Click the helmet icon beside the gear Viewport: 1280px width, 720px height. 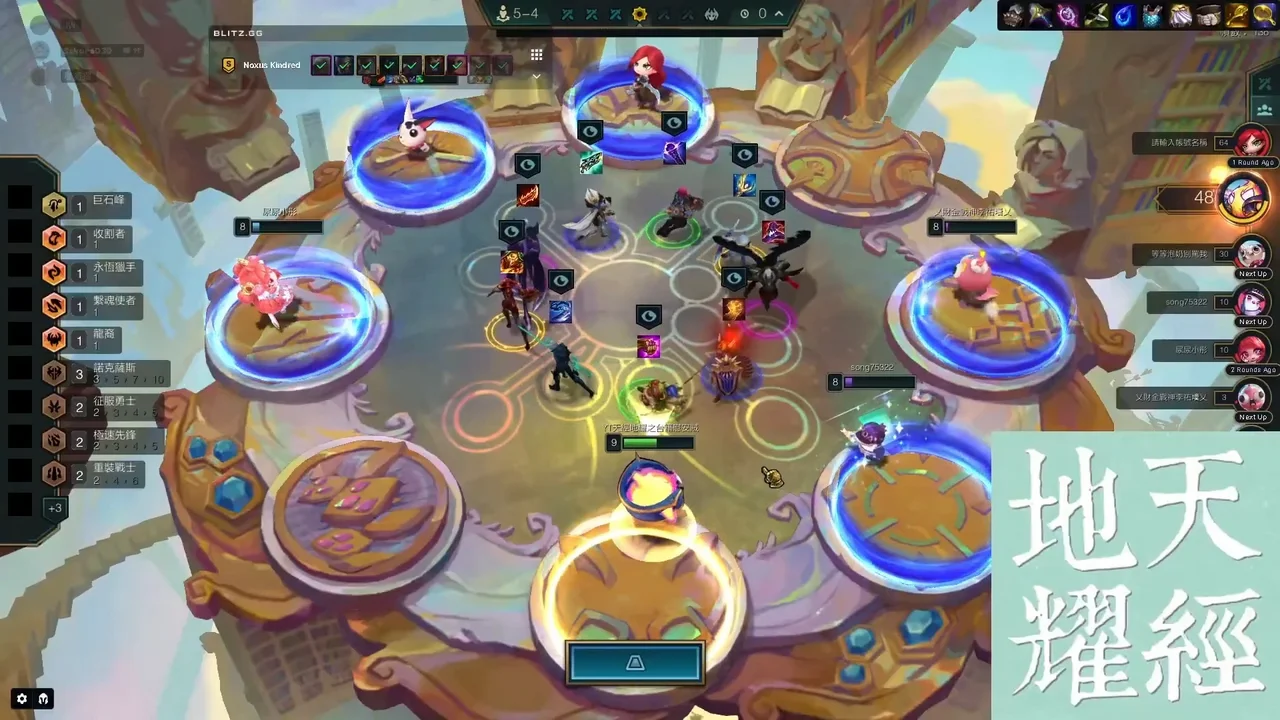pyautogui.click(x=44, y=699)
